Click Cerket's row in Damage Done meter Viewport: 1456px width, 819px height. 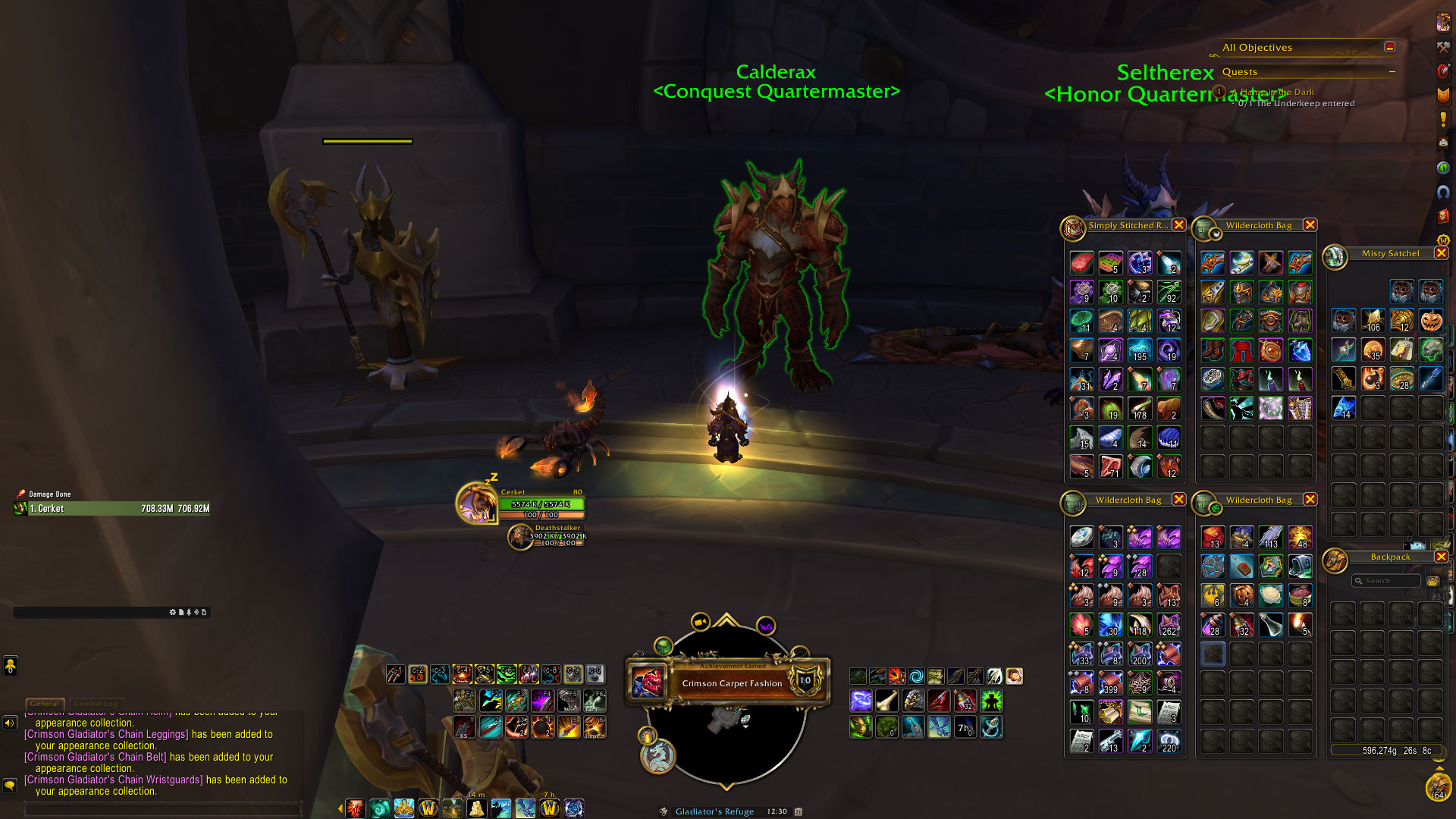coord(112,509)
